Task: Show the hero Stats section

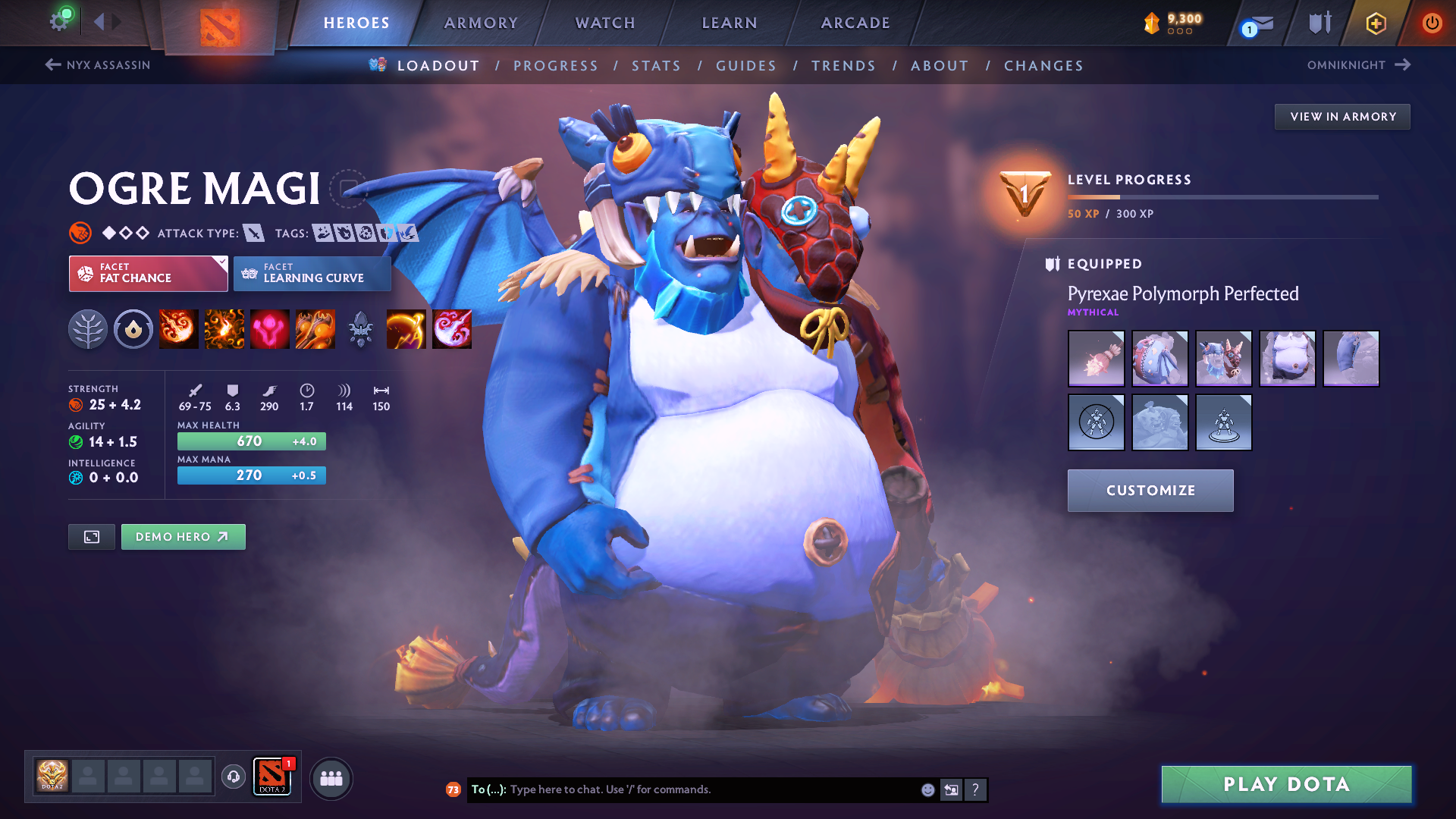Action: click(x=656, y=66)
